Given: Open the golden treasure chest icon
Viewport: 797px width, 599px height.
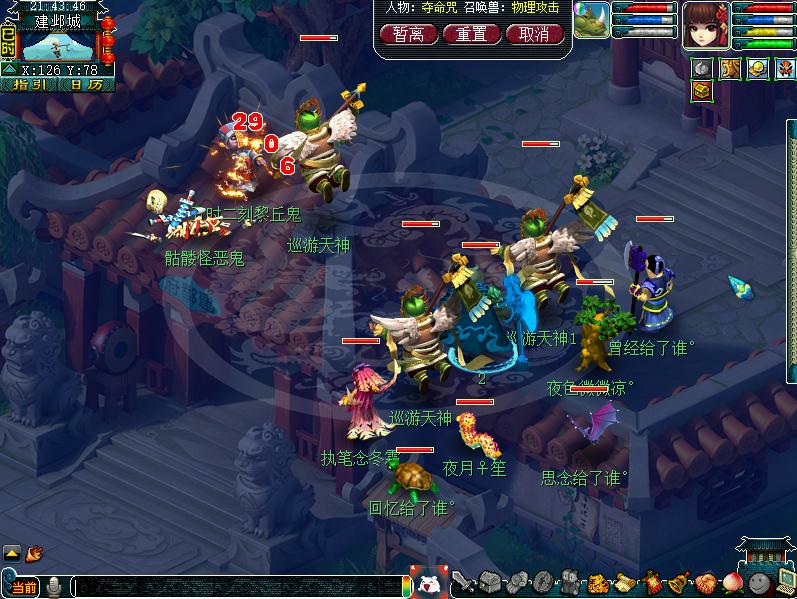Looking at the screenshot, I should click(x=703, y=91).
